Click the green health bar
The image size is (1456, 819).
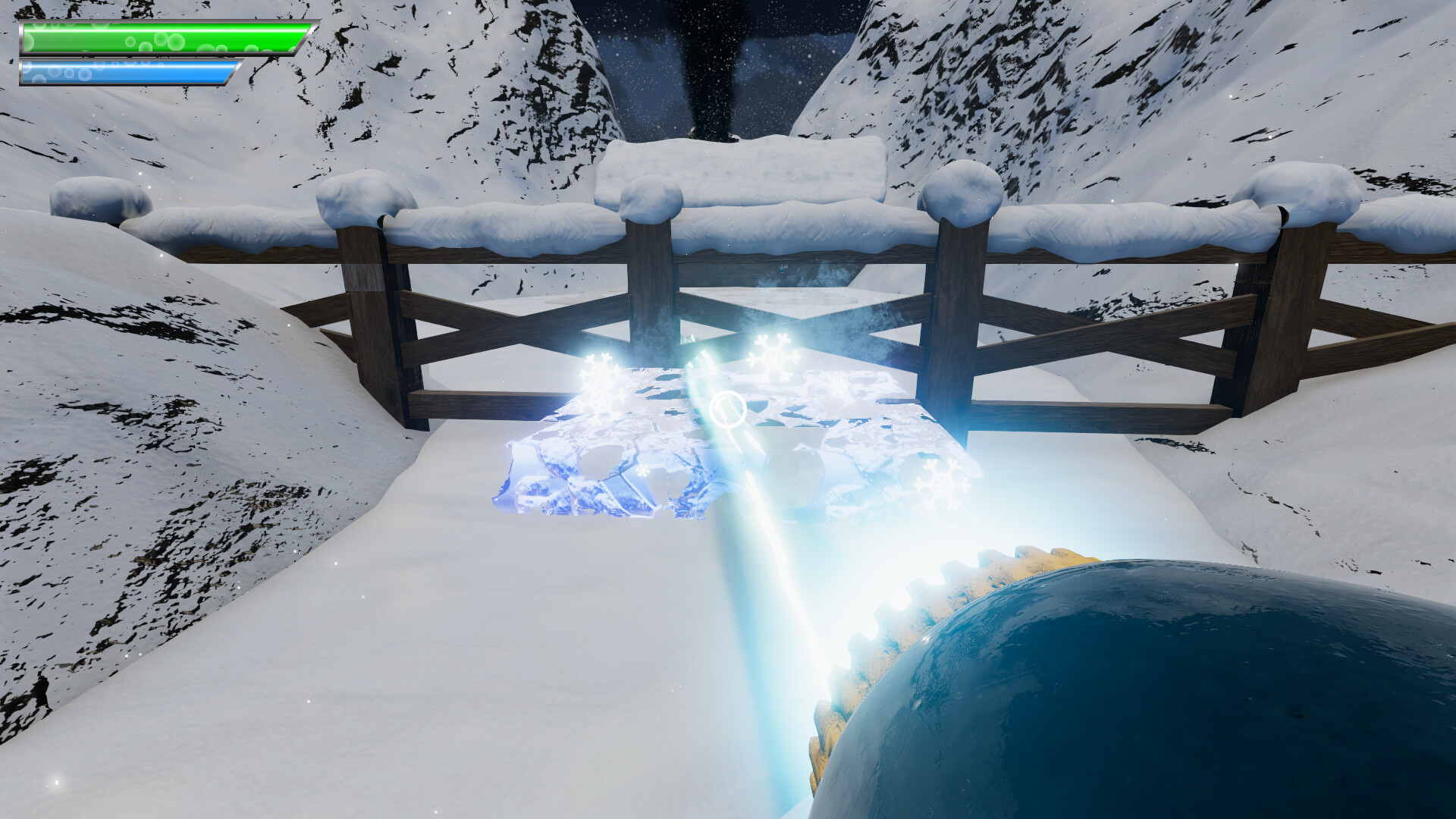159,38
